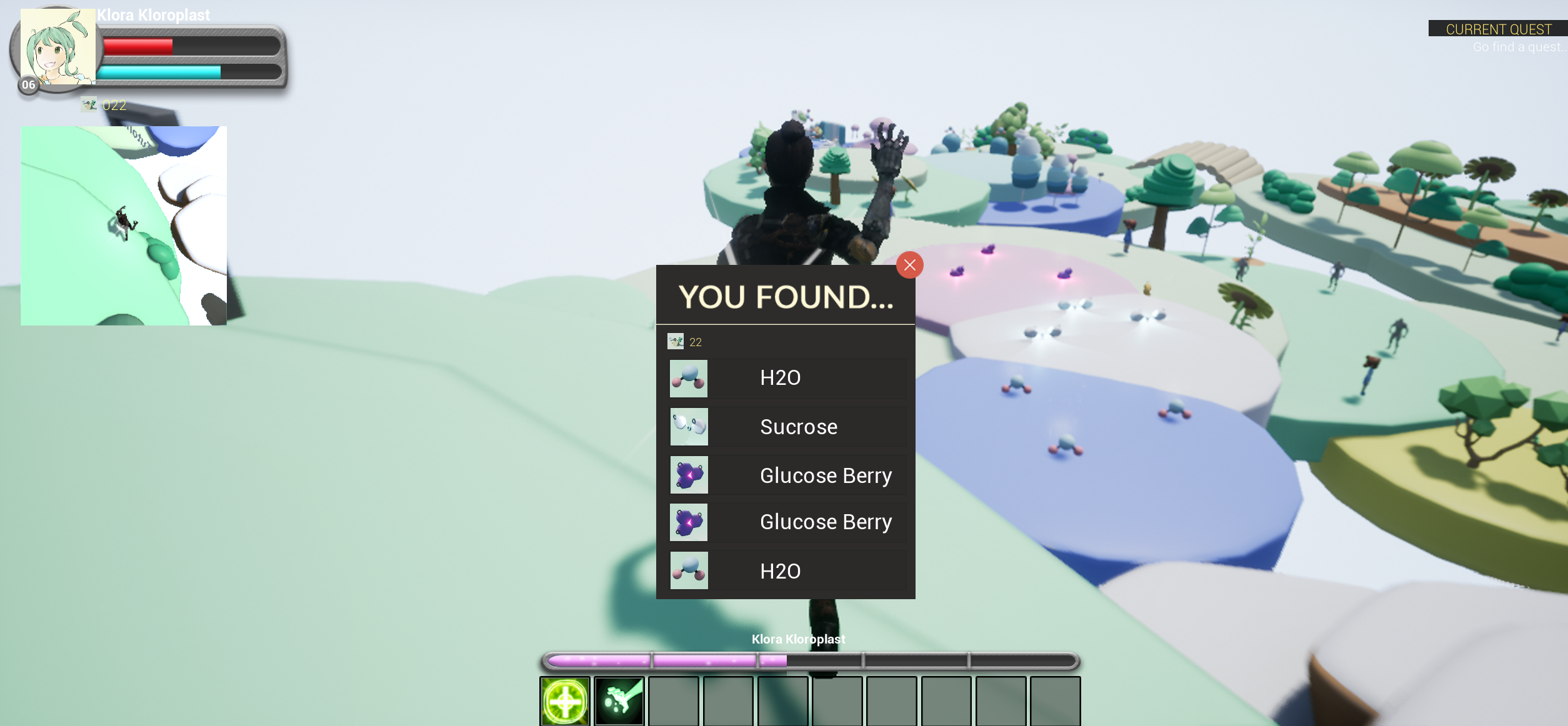
Task: Activate the green cross healing ability
Action: [x=565, y=701]
